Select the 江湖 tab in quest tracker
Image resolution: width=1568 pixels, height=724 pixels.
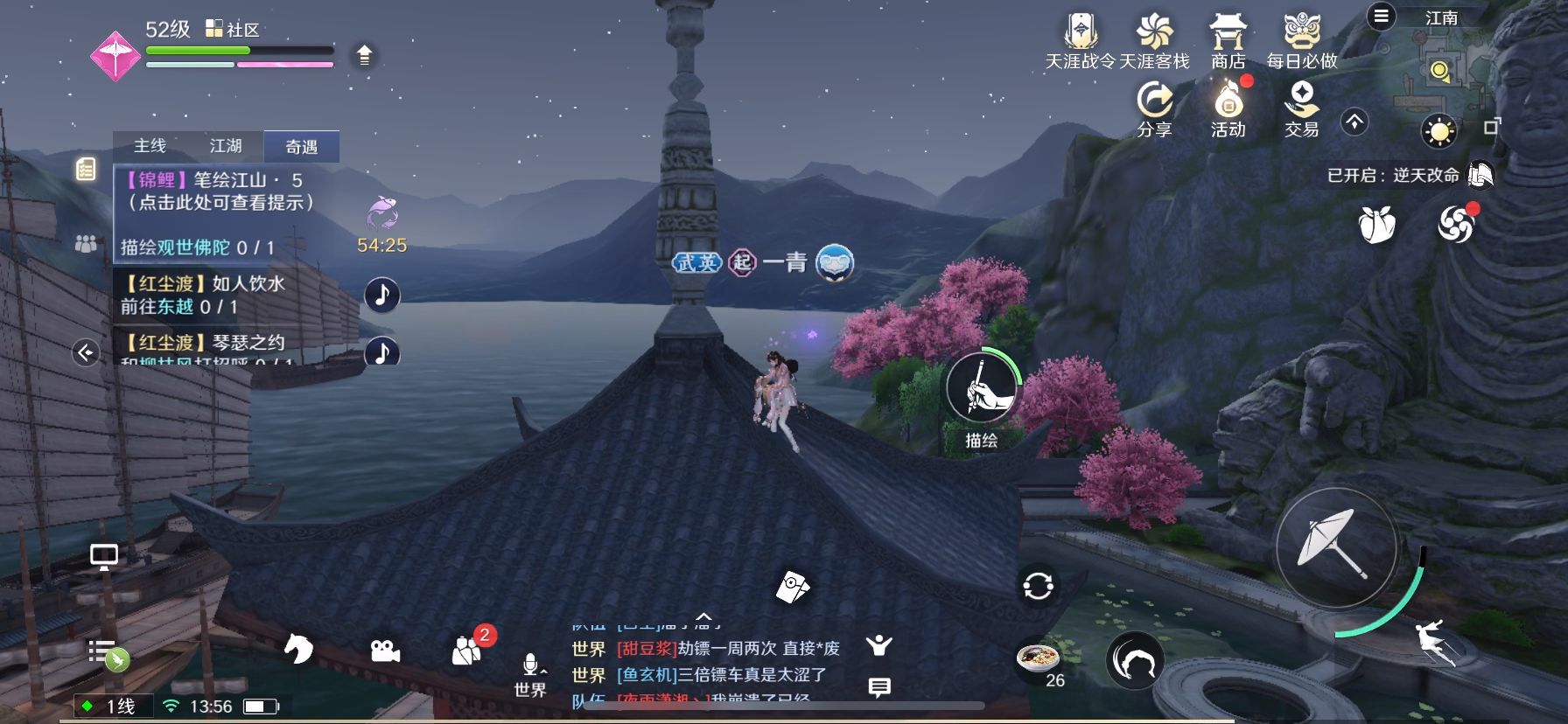pyautogui.click(x=227, y=146)
